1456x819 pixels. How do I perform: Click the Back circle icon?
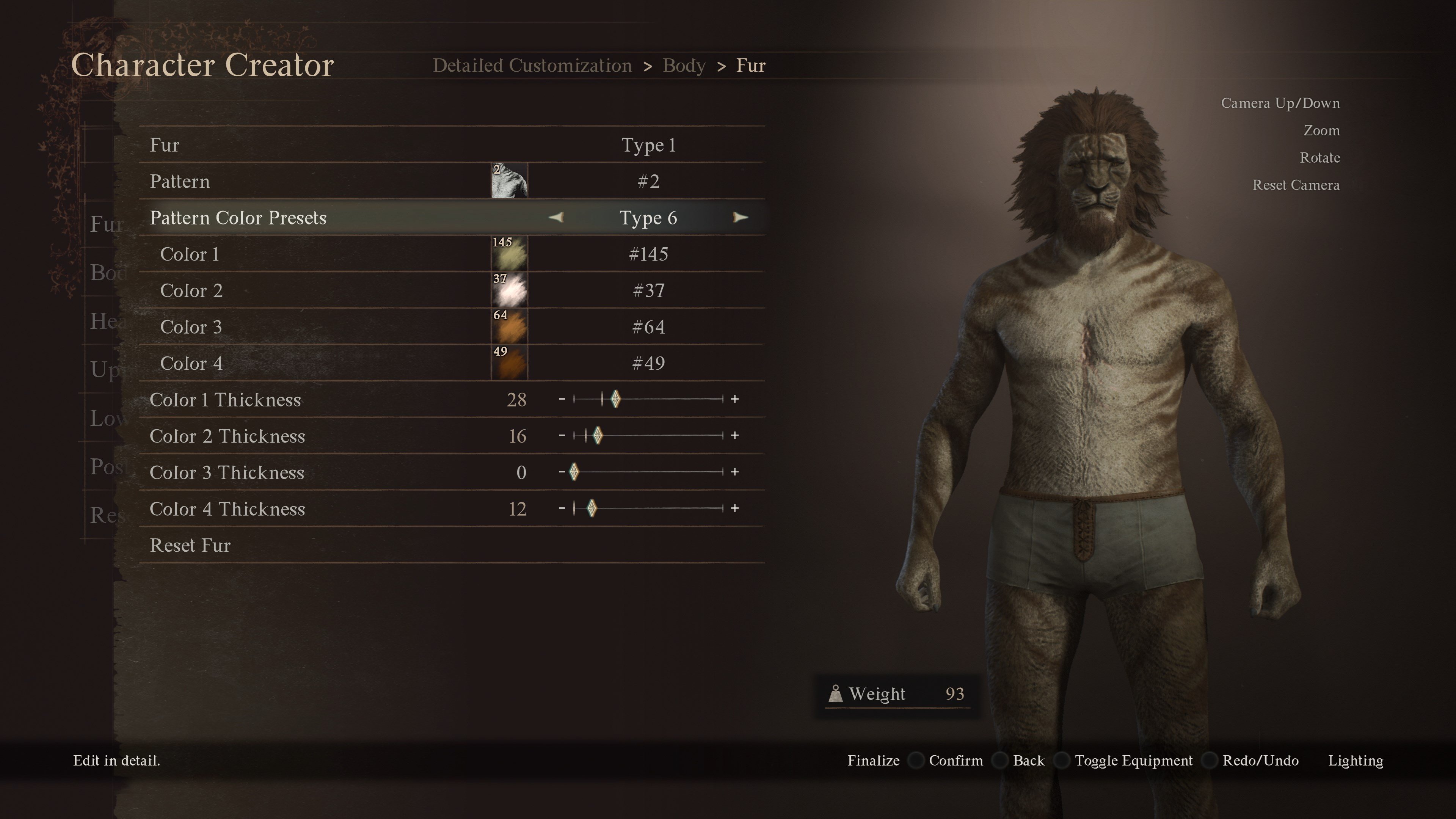[1001, 761]
